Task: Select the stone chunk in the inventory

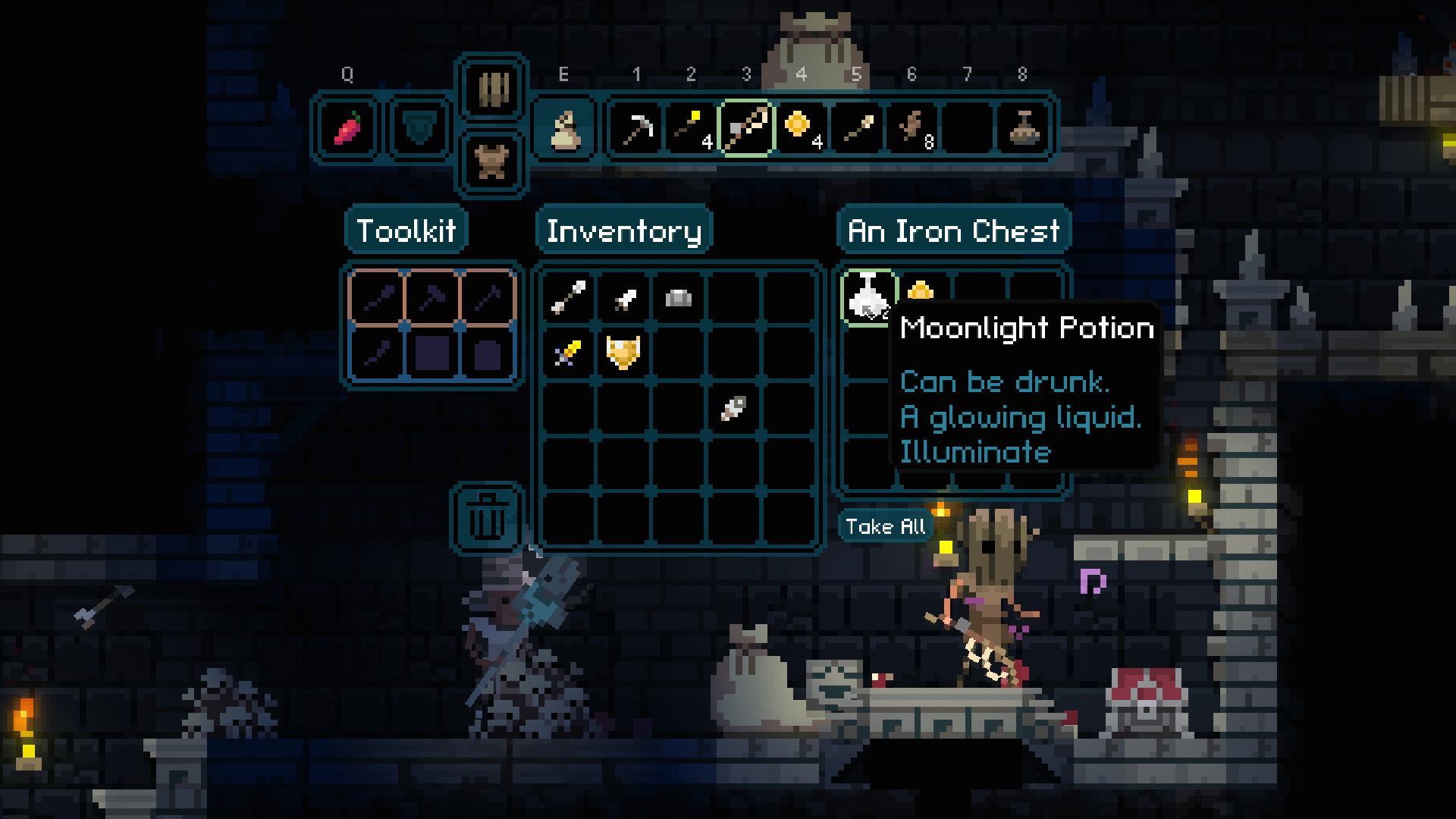Action: (x=677, y=298)
